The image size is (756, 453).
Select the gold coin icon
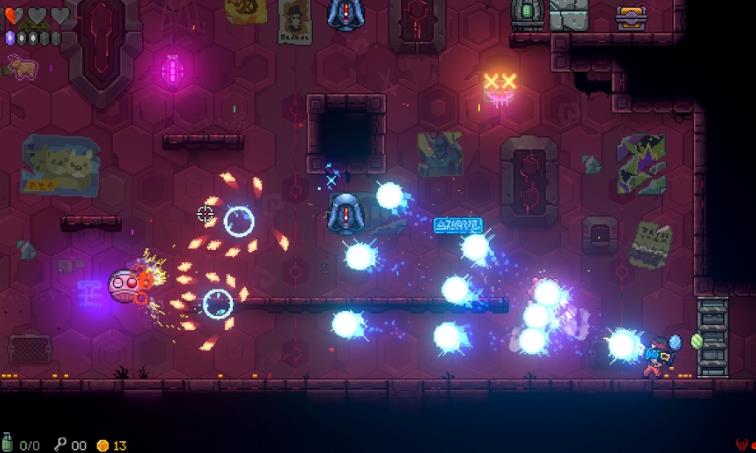[x=102, y=444]
